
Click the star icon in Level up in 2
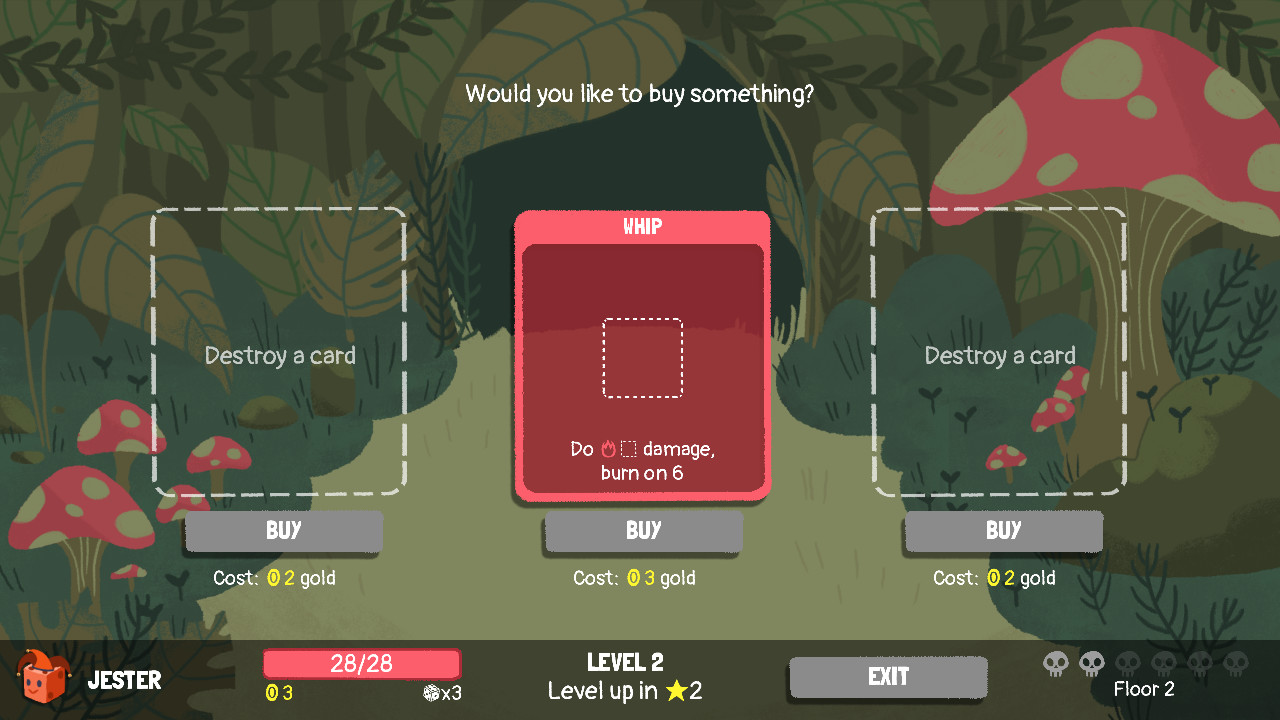tap(679, 691)
